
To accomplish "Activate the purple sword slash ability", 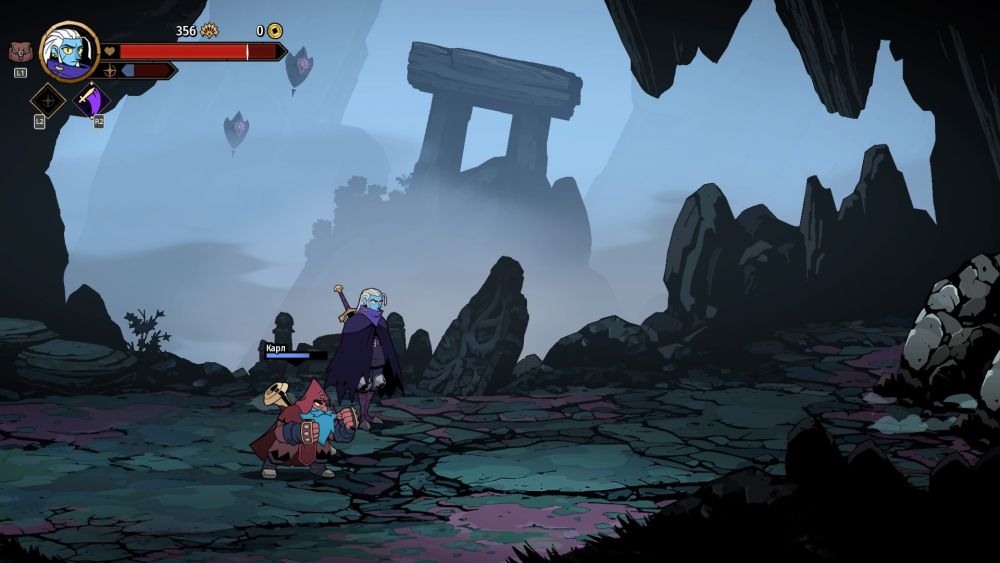I will tap(93, 100).
